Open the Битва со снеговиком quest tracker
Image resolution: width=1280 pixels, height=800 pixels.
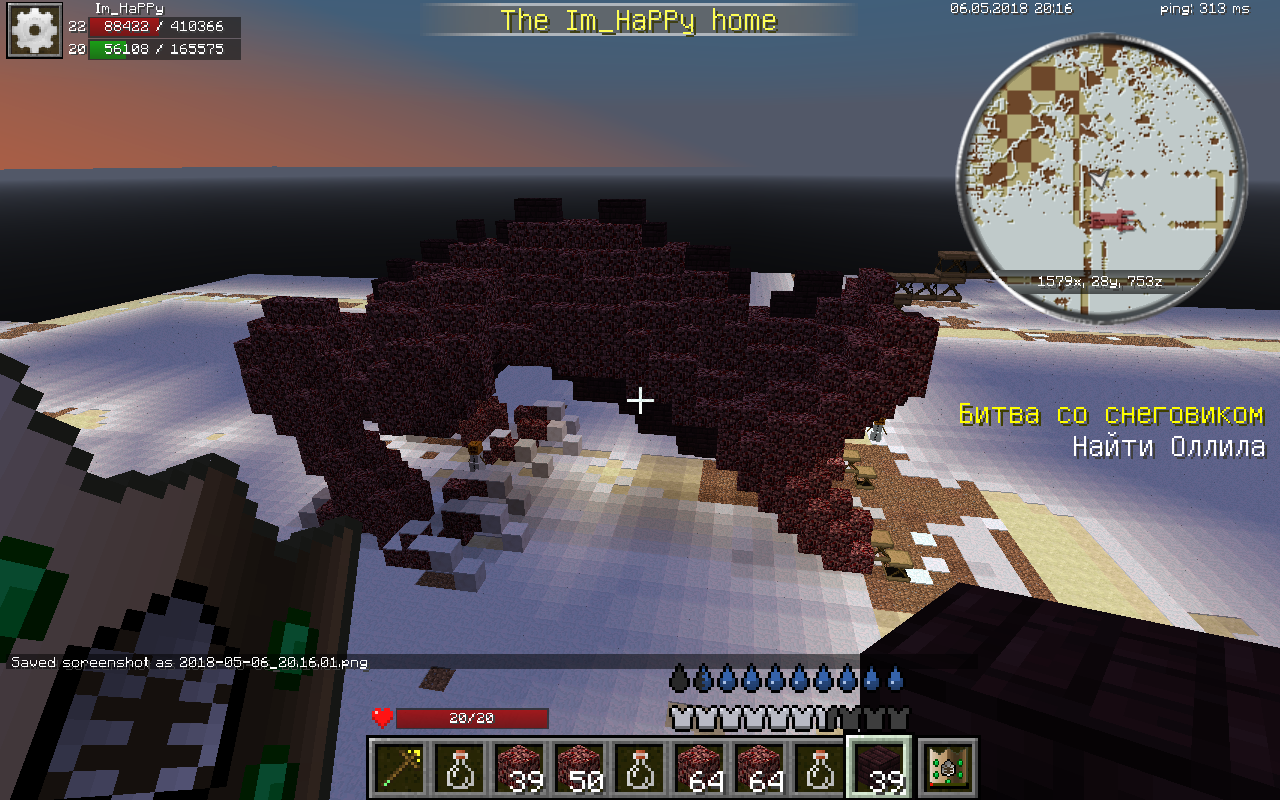point(1110,414)
